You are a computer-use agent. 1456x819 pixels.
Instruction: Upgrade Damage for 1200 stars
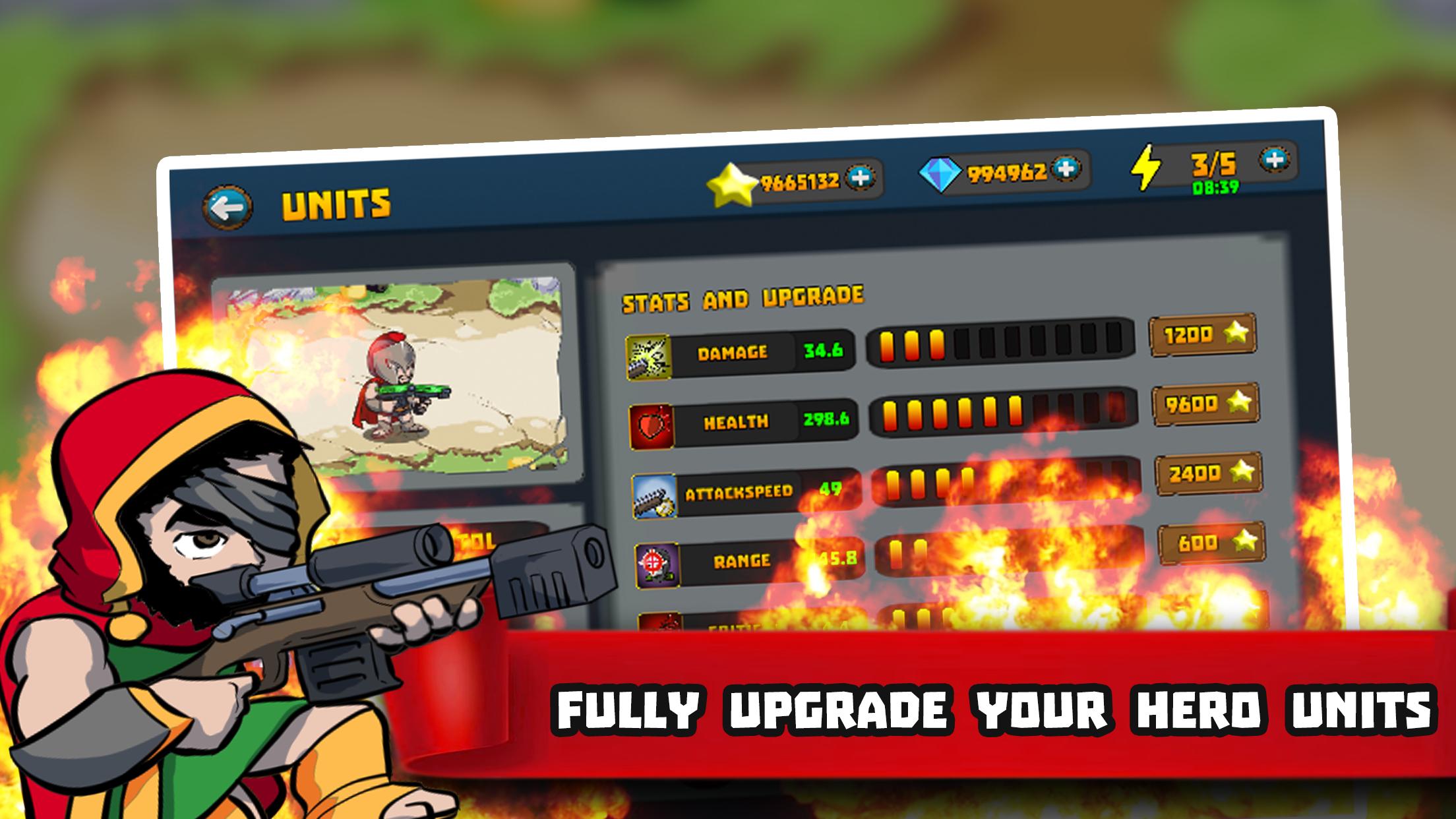coord(1202,334)
